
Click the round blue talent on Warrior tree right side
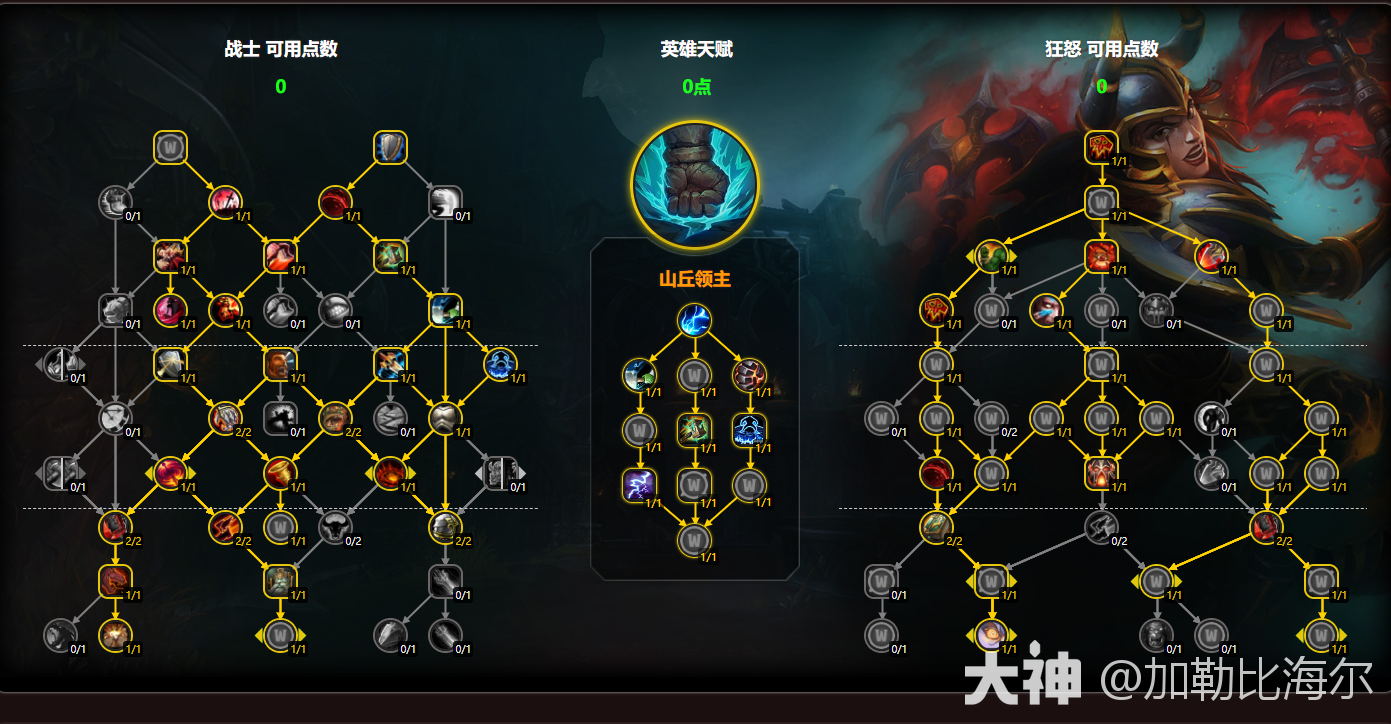point(501,365)
